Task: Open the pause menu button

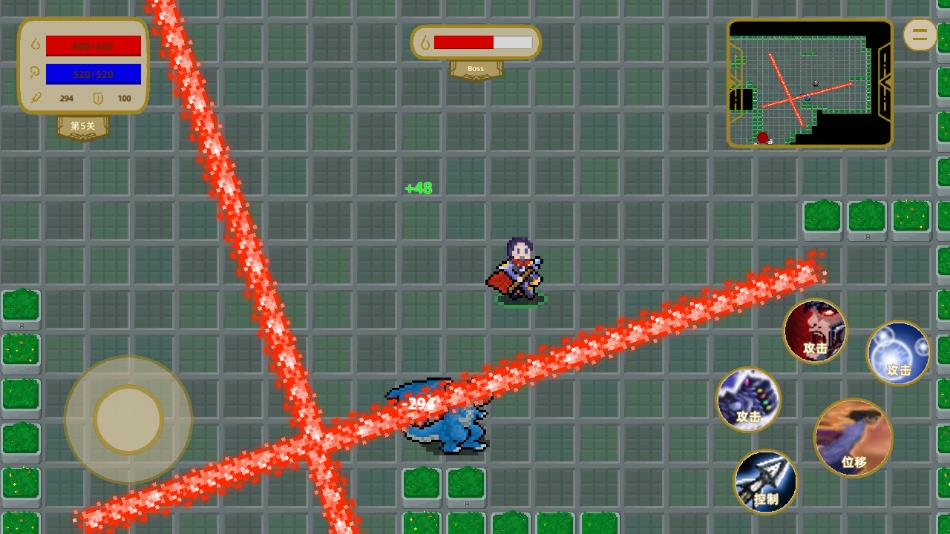Action: [920, 35]
